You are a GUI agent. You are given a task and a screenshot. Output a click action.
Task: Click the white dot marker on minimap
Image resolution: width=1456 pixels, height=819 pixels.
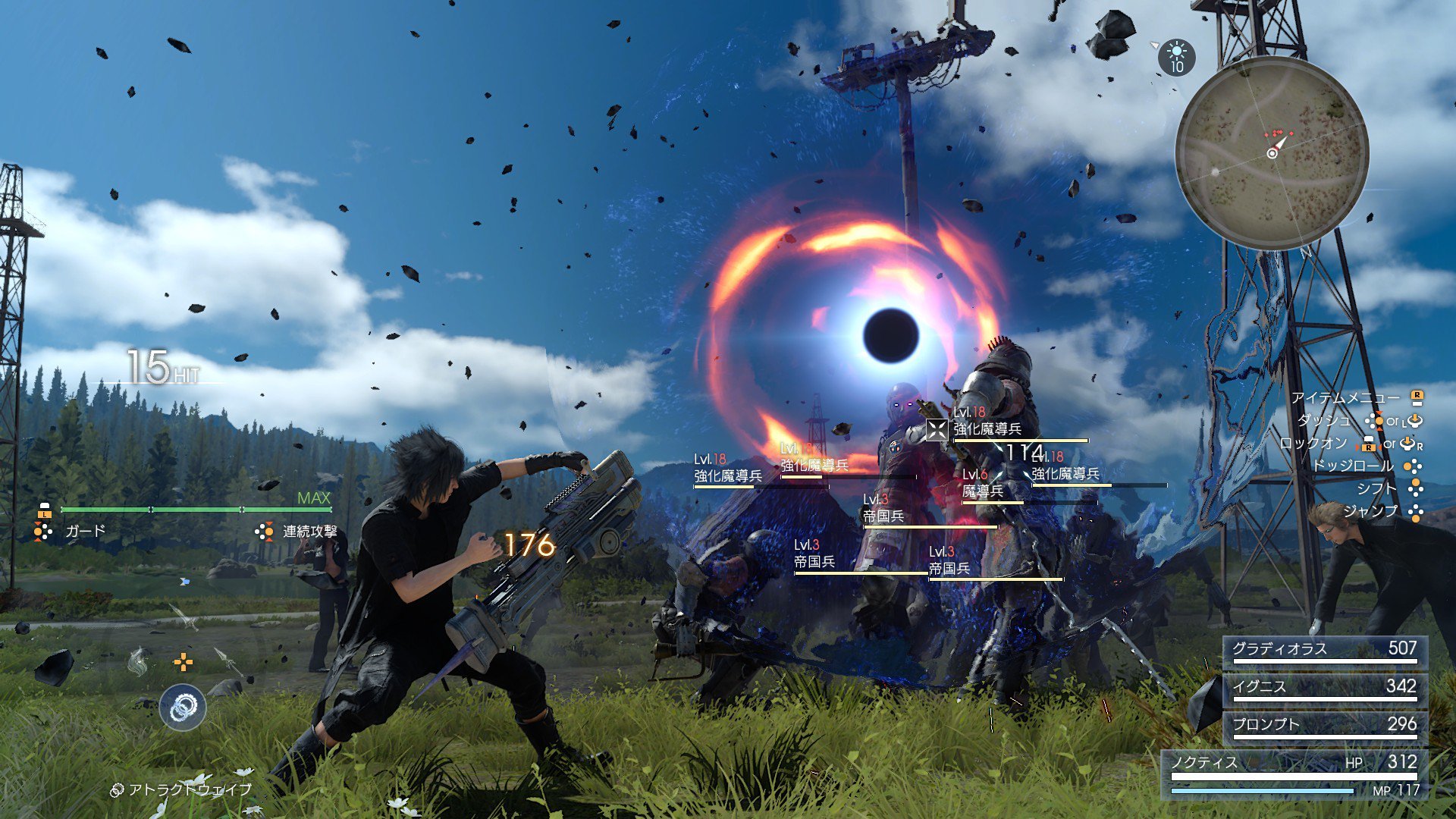click(x=1216, y=172)
